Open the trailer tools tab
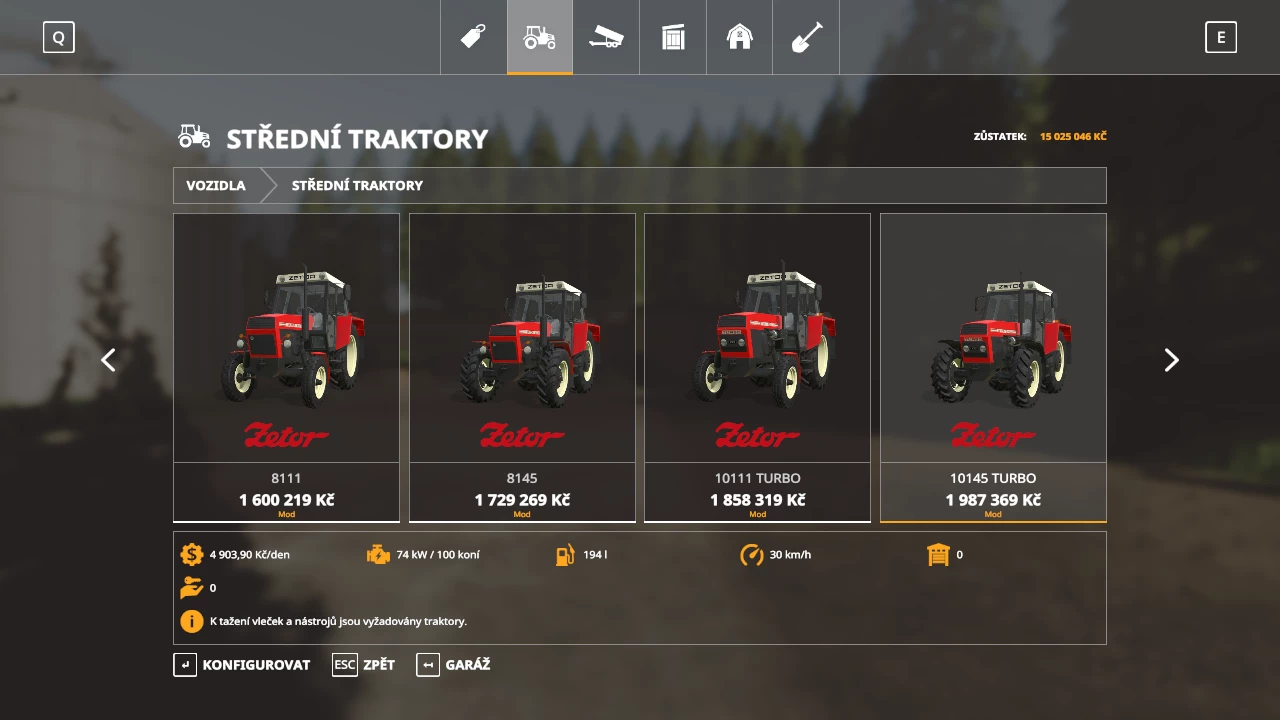This screenshot has height=720, width=1280. coord(606,37)
